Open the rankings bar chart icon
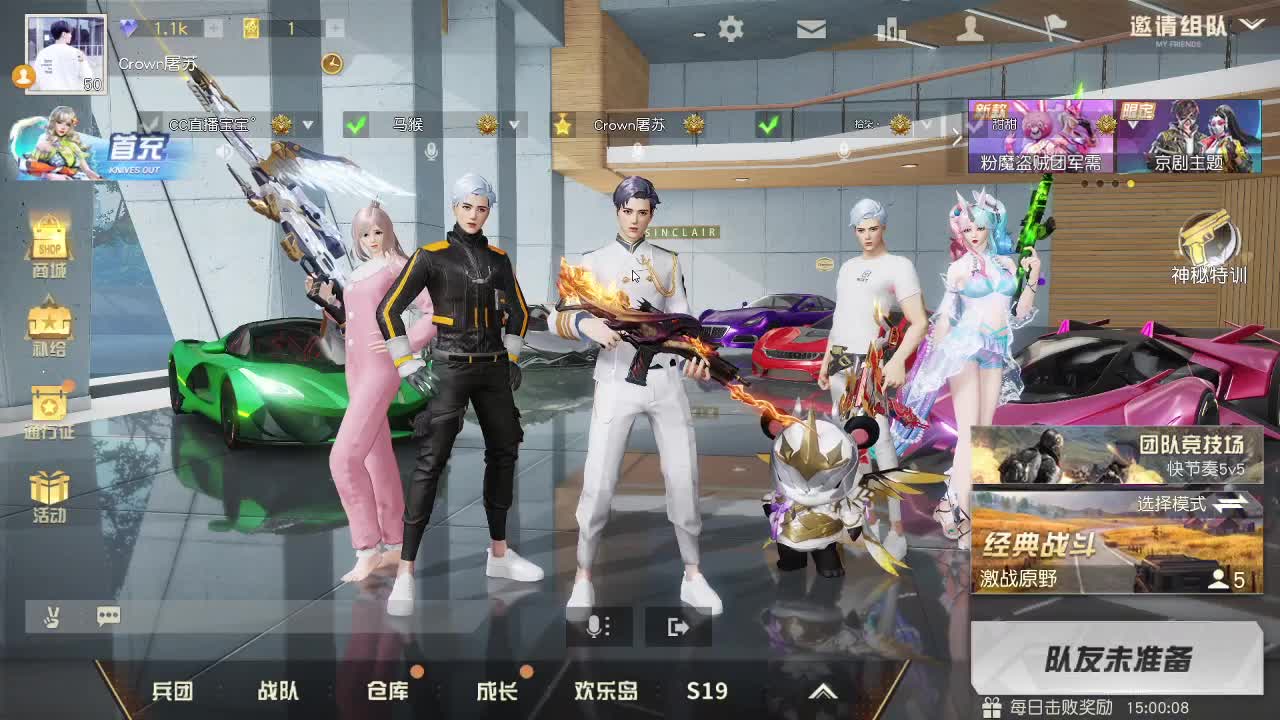Screen dimensions: 1280x720 click(x=890, y=29)
